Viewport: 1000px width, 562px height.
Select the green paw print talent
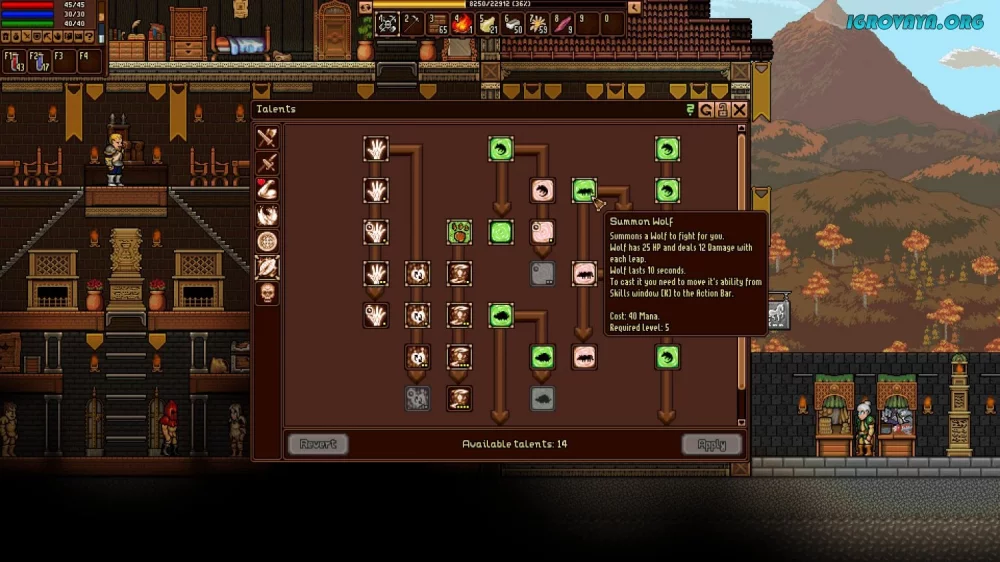(459, 232)
